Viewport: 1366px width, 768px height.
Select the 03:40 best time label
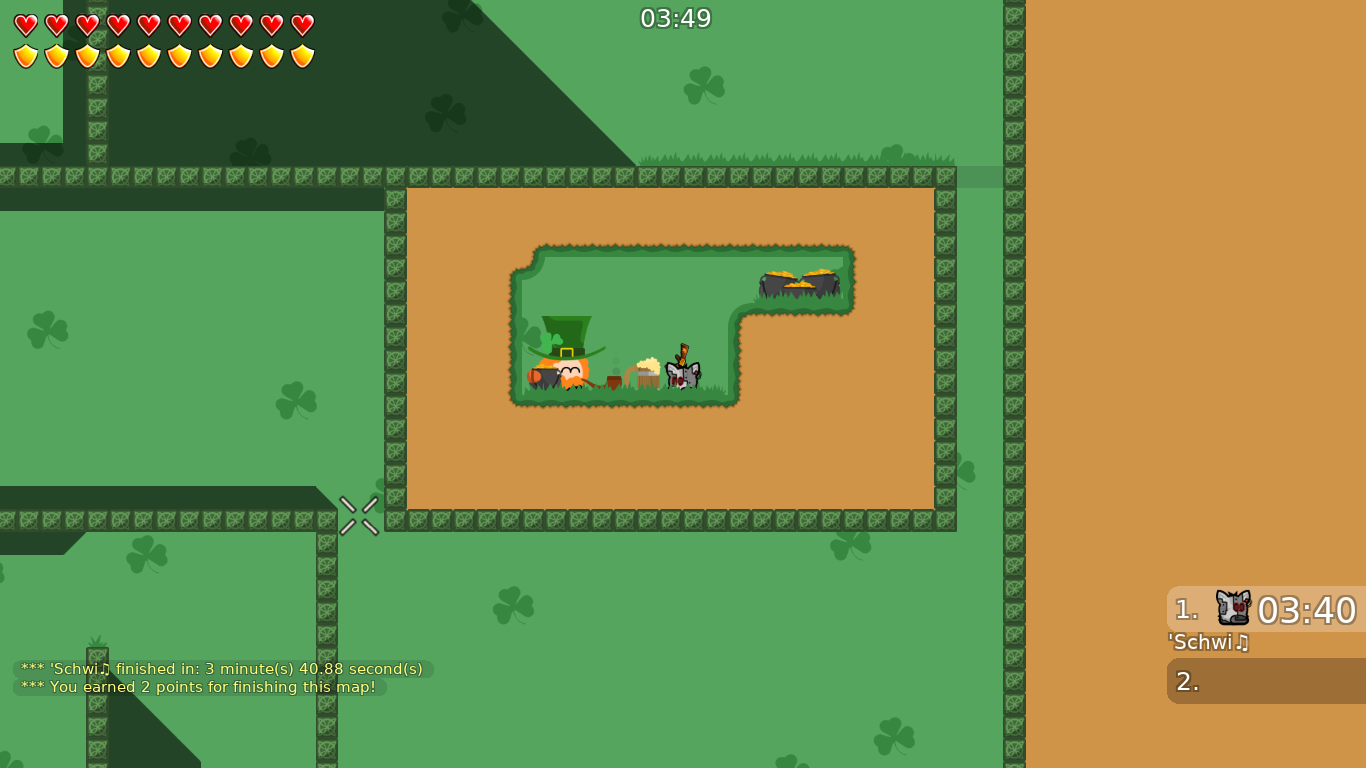[1307, 610]
